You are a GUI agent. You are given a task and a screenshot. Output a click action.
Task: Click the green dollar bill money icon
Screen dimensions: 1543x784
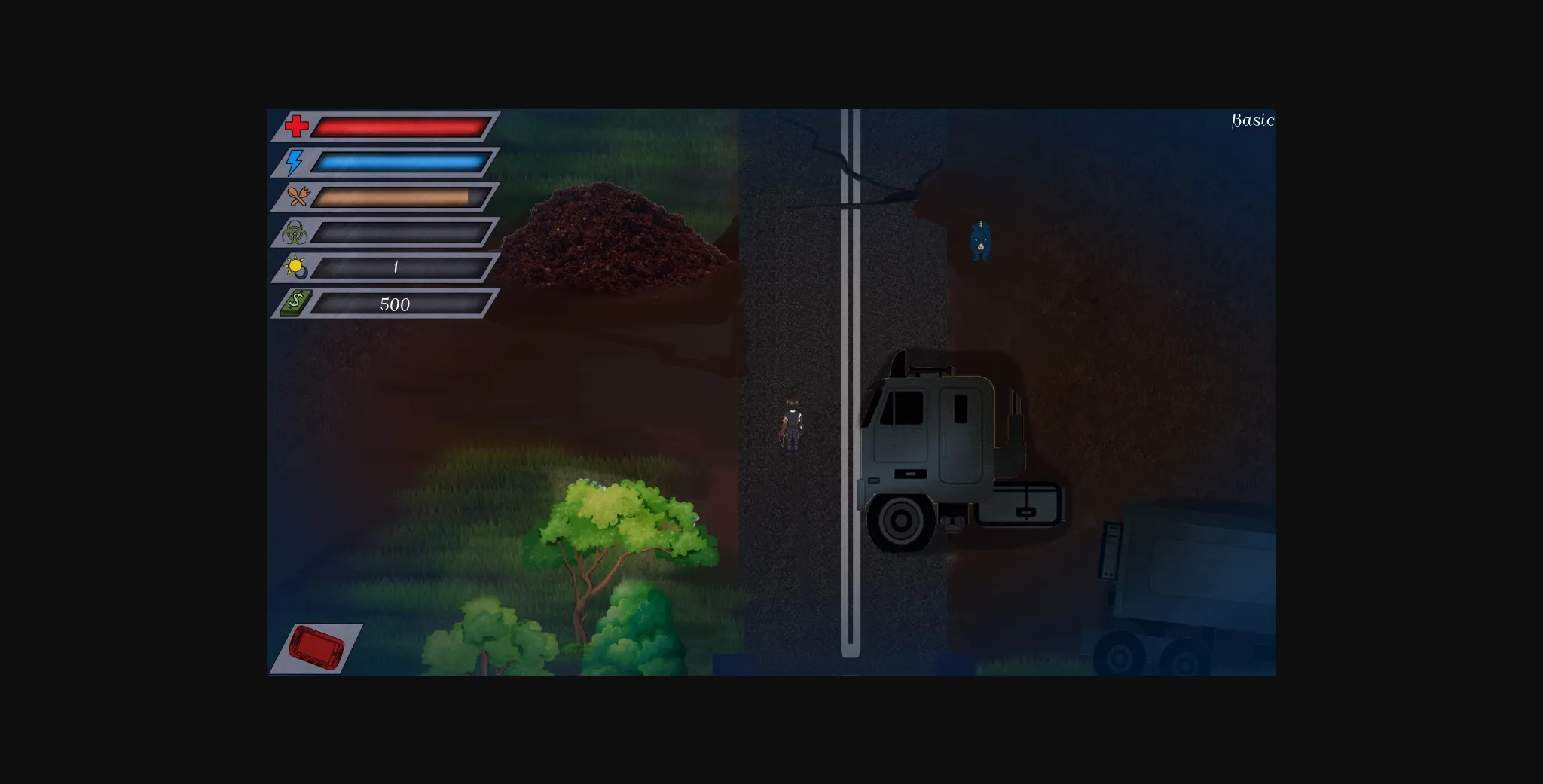point(297,304)
